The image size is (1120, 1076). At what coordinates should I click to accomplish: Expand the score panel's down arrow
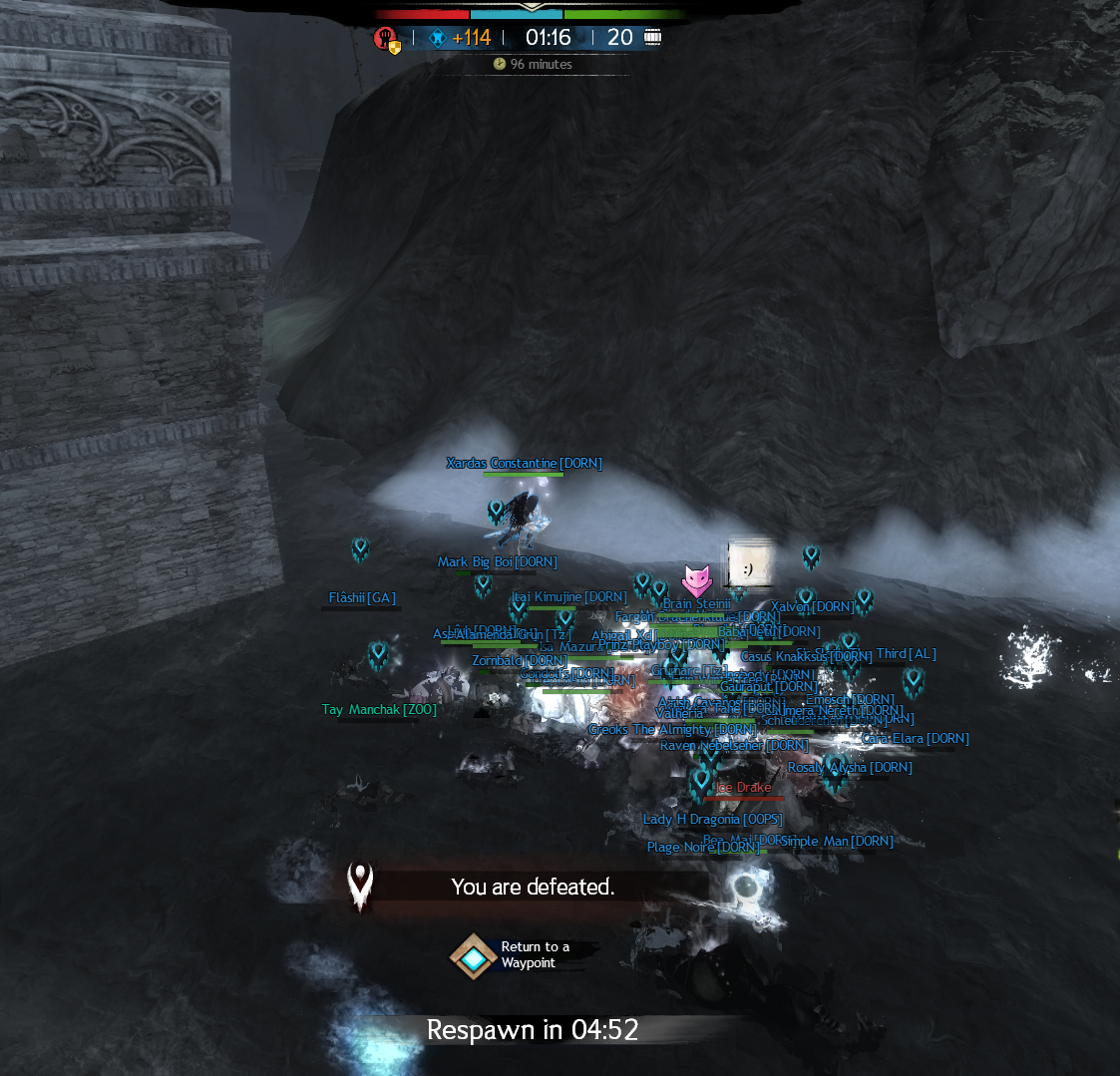530,5
